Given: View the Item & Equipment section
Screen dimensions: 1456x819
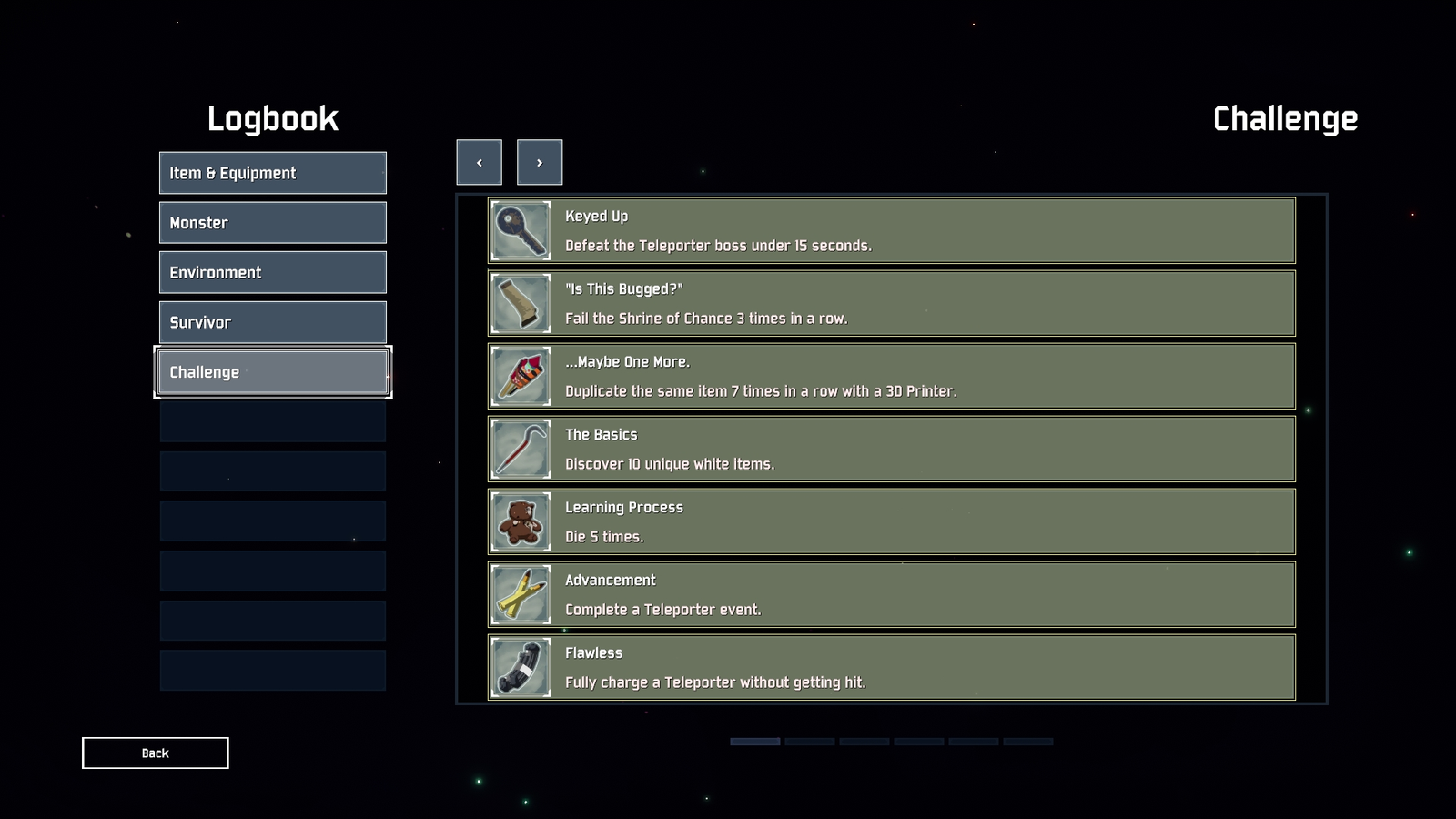Looking at the screenshot, I should click(x=272, y=172).
